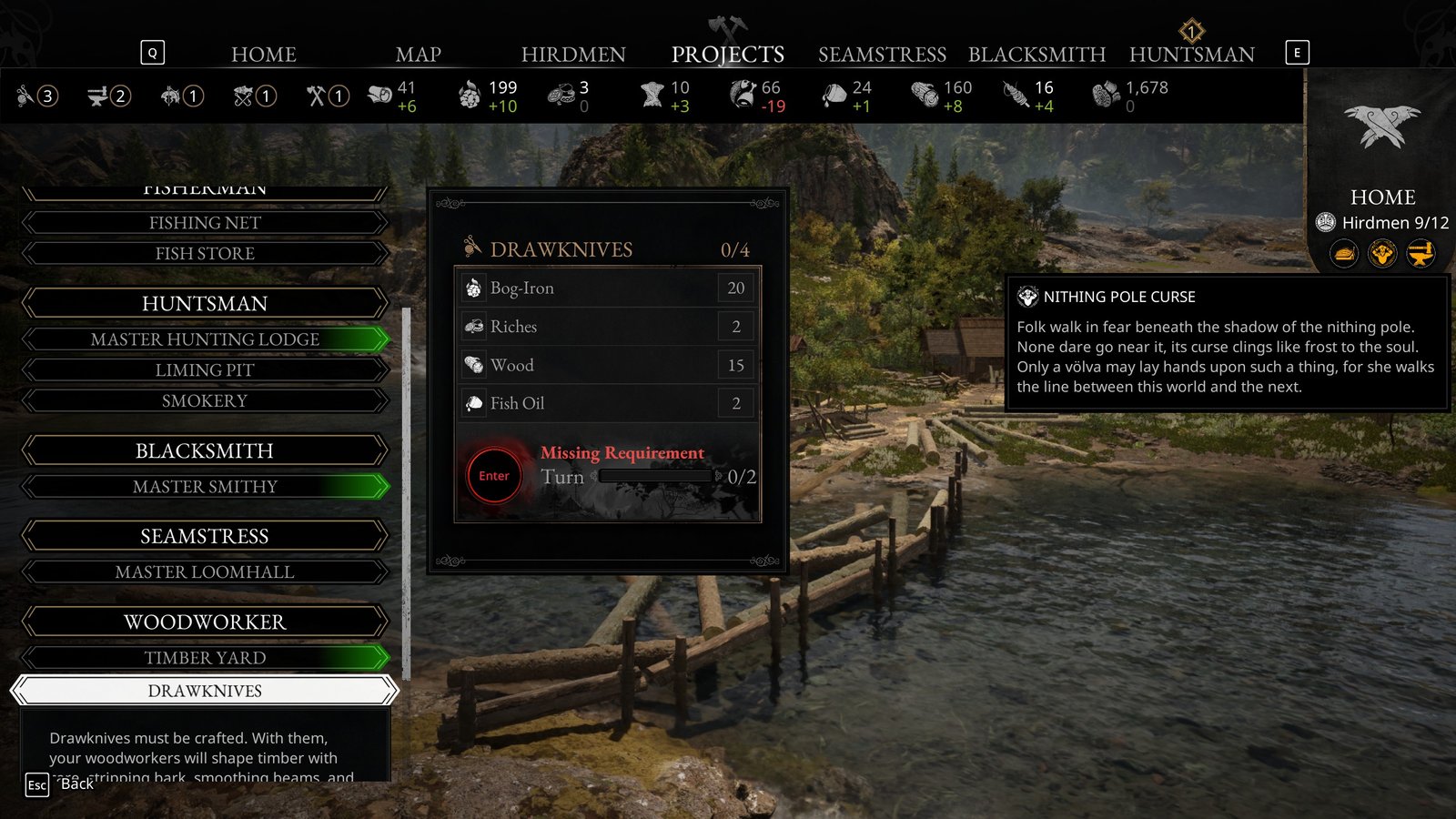Click the project list scrollbar
Image resolution: width=1456 pixels, height=819 pixels.
coord(406,491)
